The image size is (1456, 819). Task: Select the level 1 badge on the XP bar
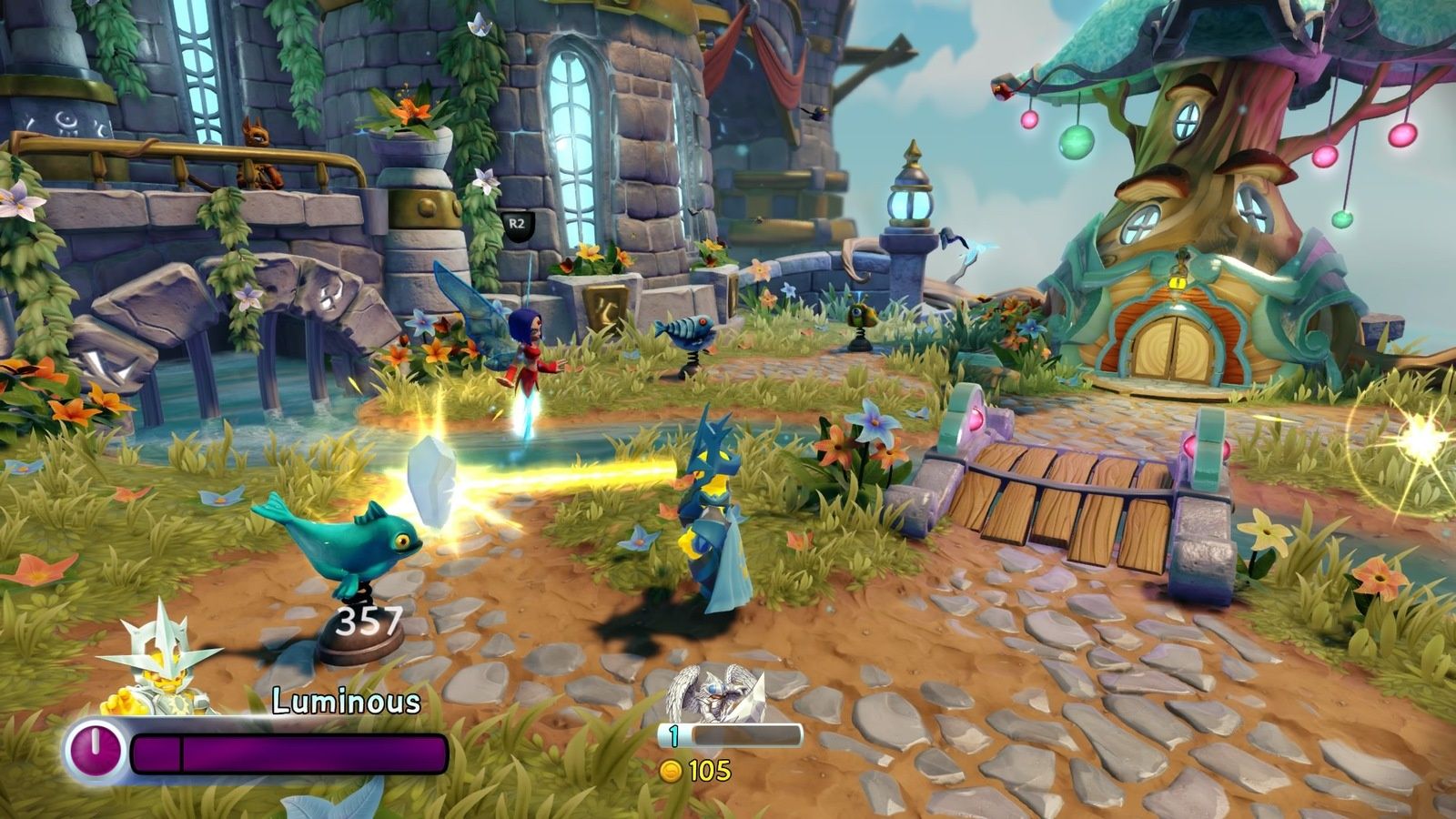point(672,736)
